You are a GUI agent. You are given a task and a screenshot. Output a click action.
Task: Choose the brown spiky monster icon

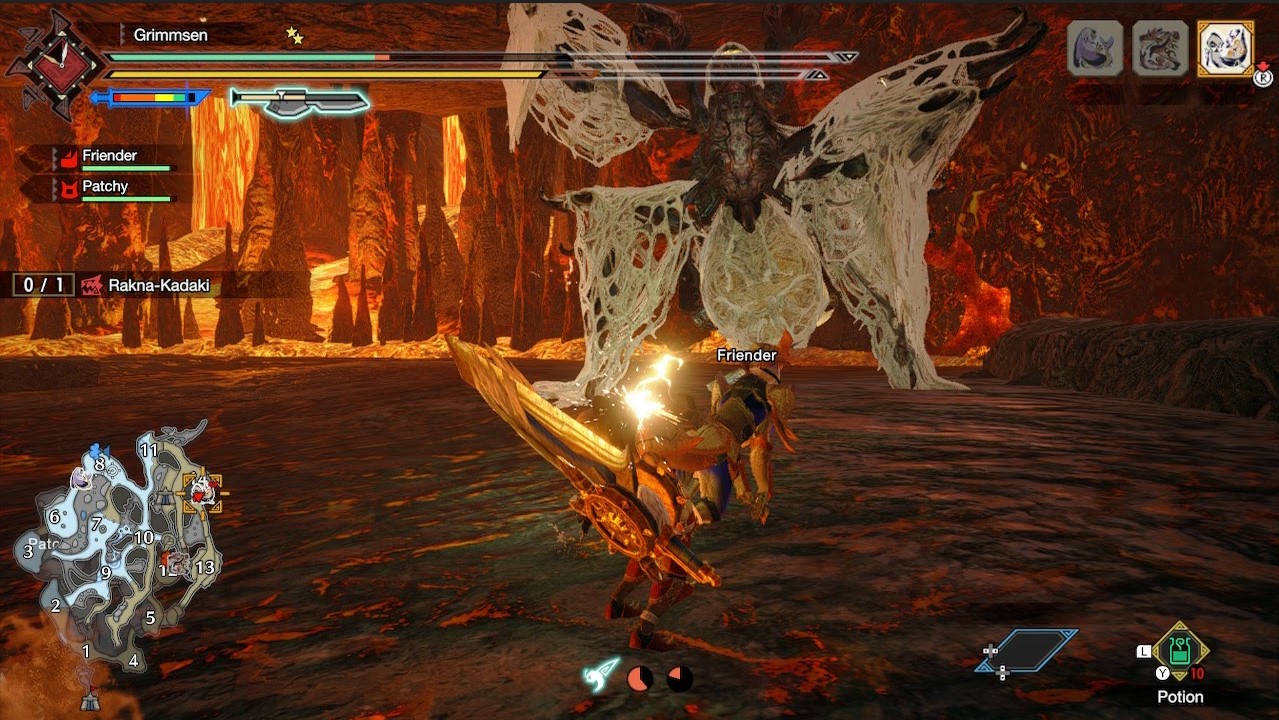click(1160, 48)
